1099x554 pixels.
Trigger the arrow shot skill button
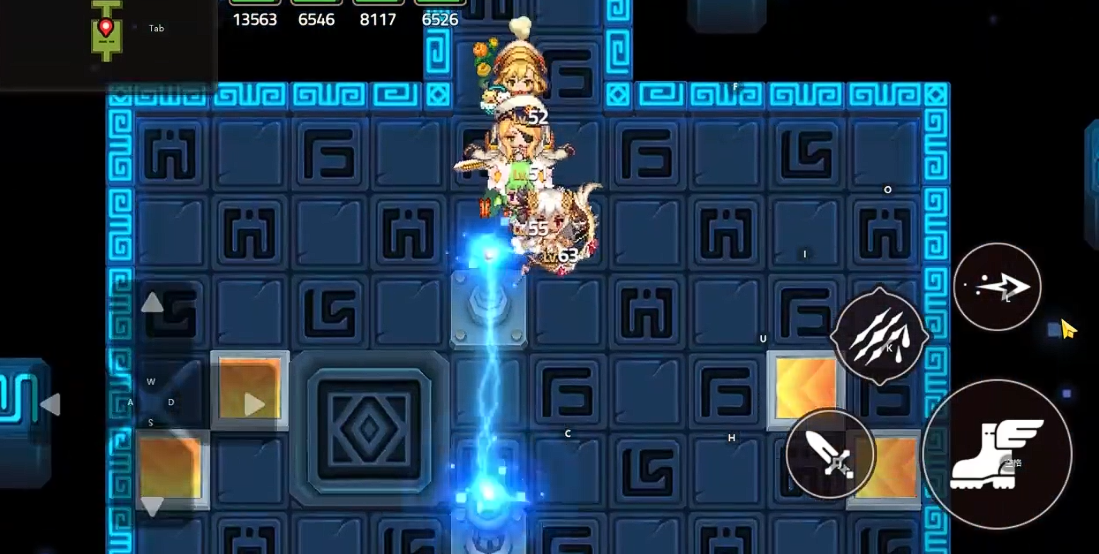pyautogui.click(x=997, y=287)
